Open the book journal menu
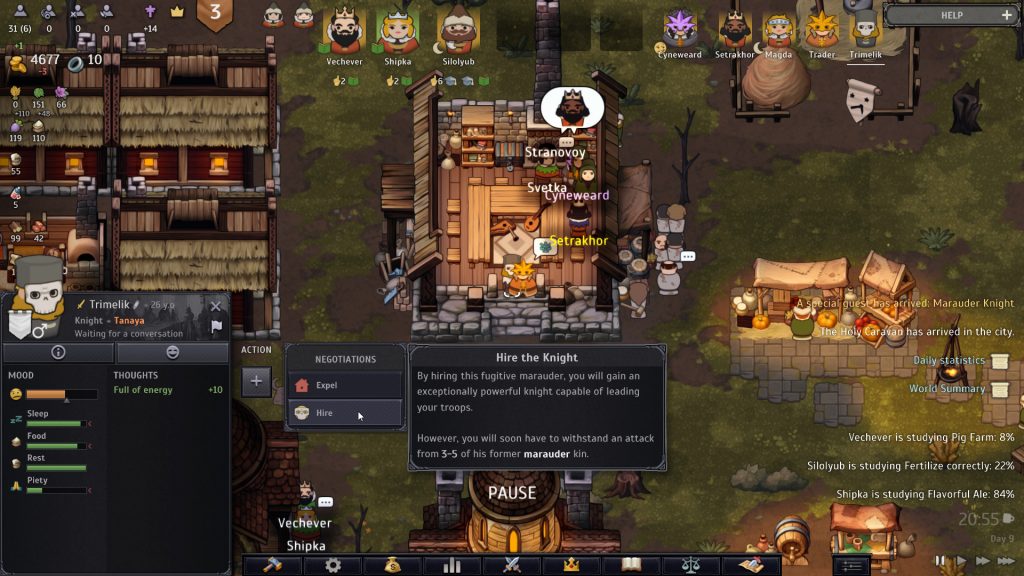 tap(631, 565)
